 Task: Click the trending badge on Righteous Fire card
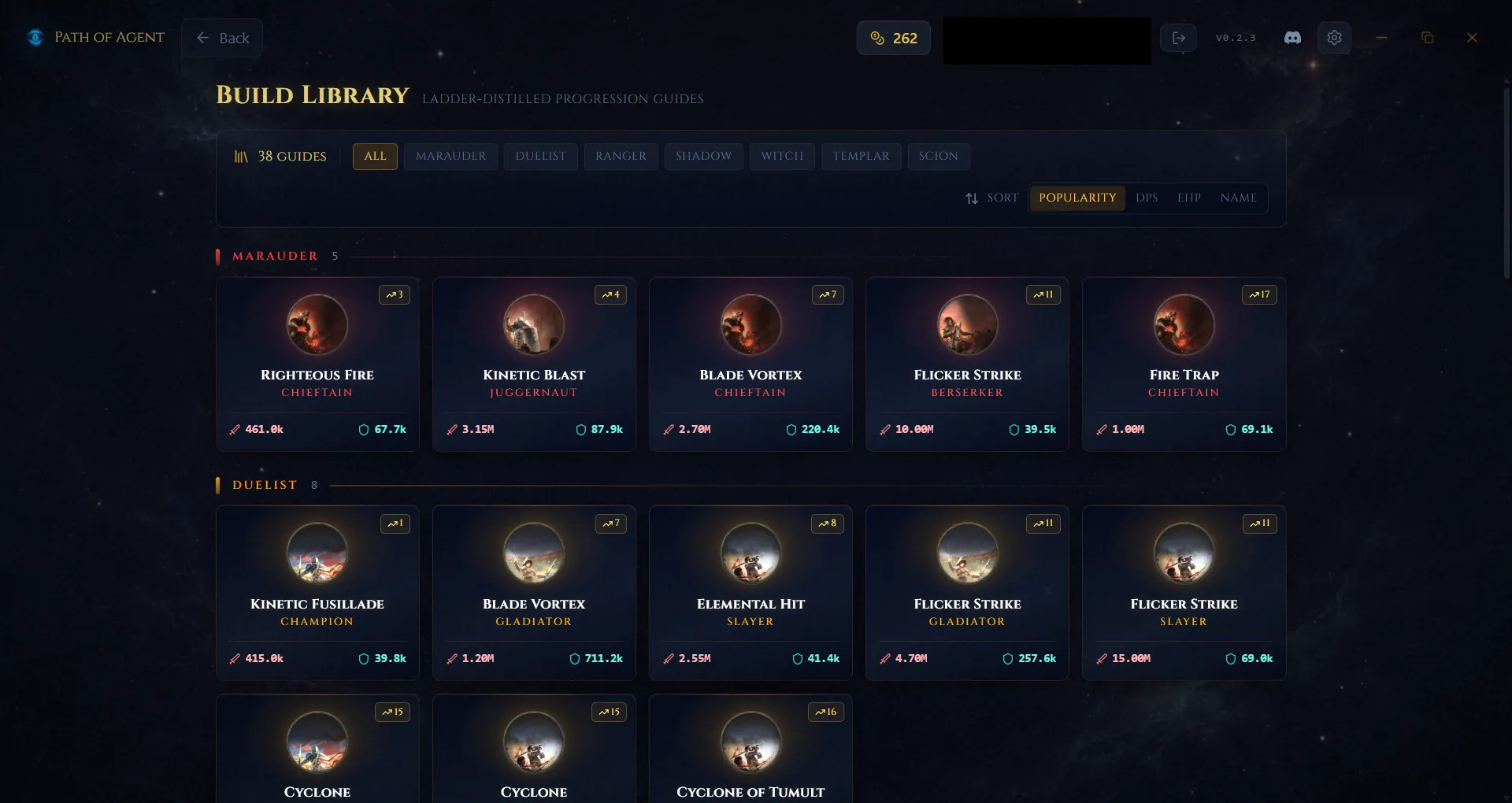[x=395, y=294]
